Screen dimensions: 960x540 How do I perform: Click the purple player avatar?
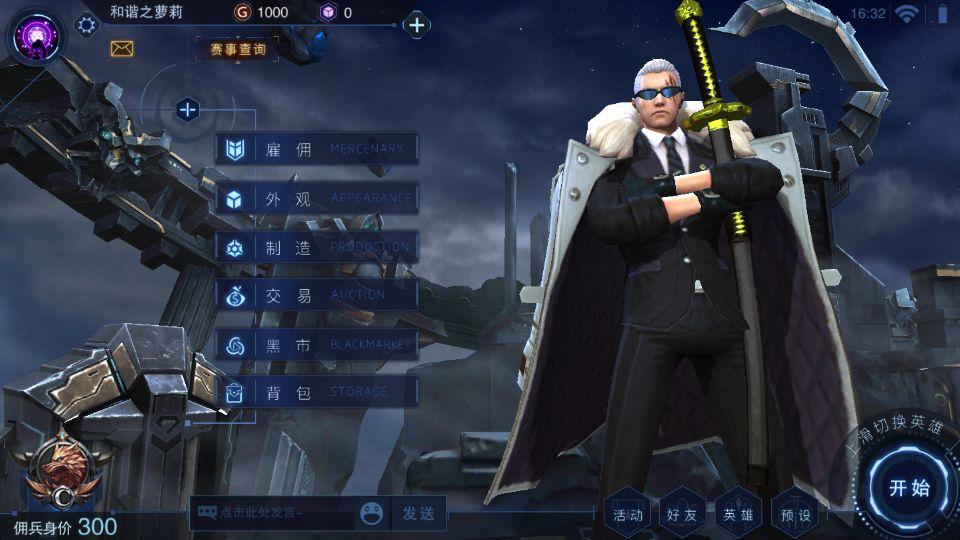(x=34, y=34)
